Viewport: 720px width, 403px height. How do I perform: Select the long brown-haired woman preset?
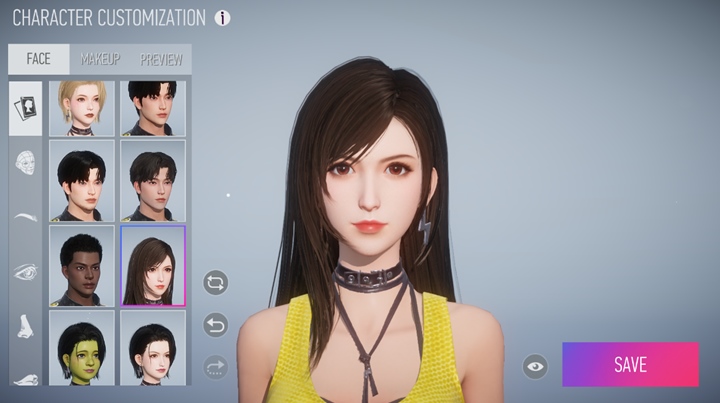[x=152, y=266]
